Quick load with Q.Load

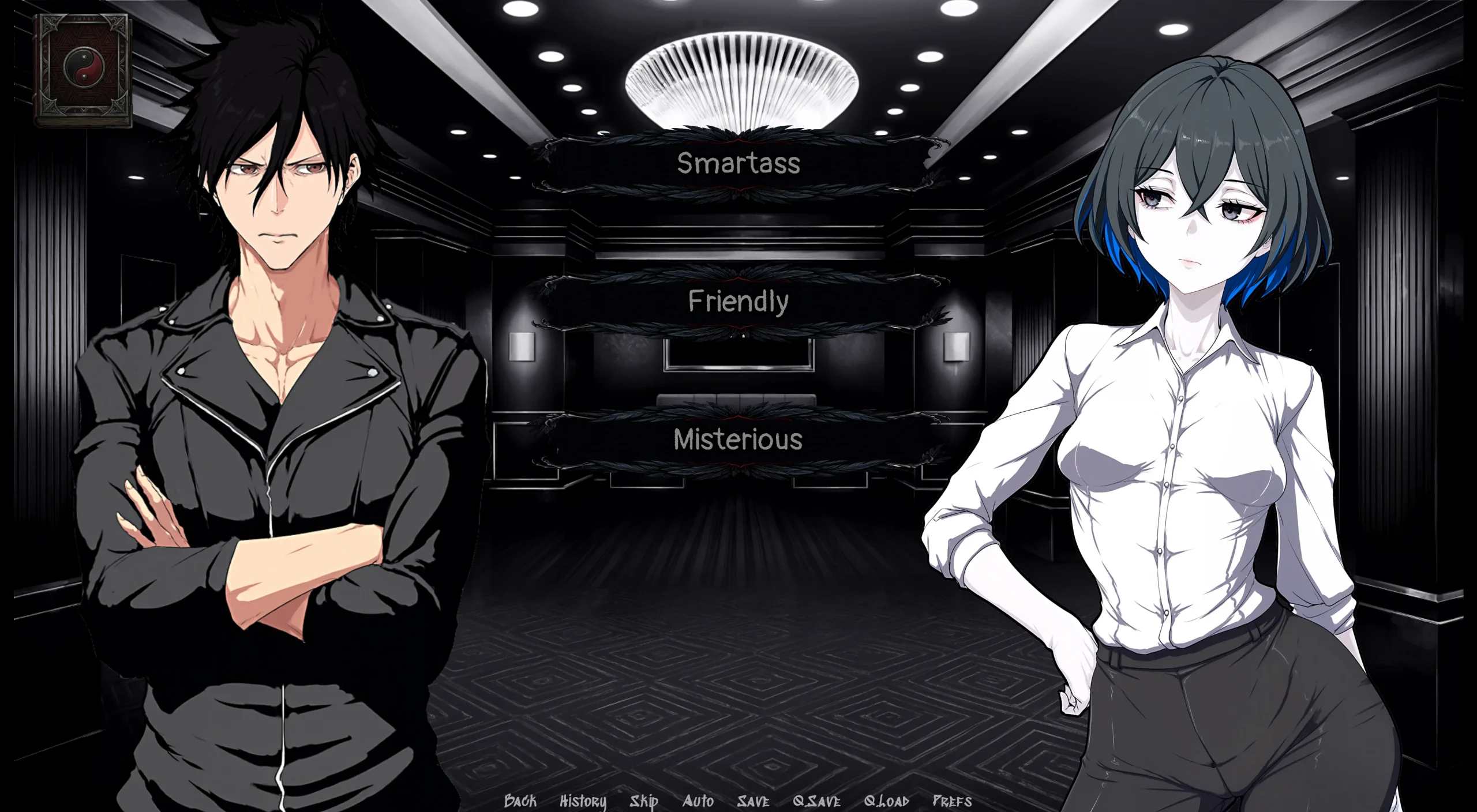point(887,800)
